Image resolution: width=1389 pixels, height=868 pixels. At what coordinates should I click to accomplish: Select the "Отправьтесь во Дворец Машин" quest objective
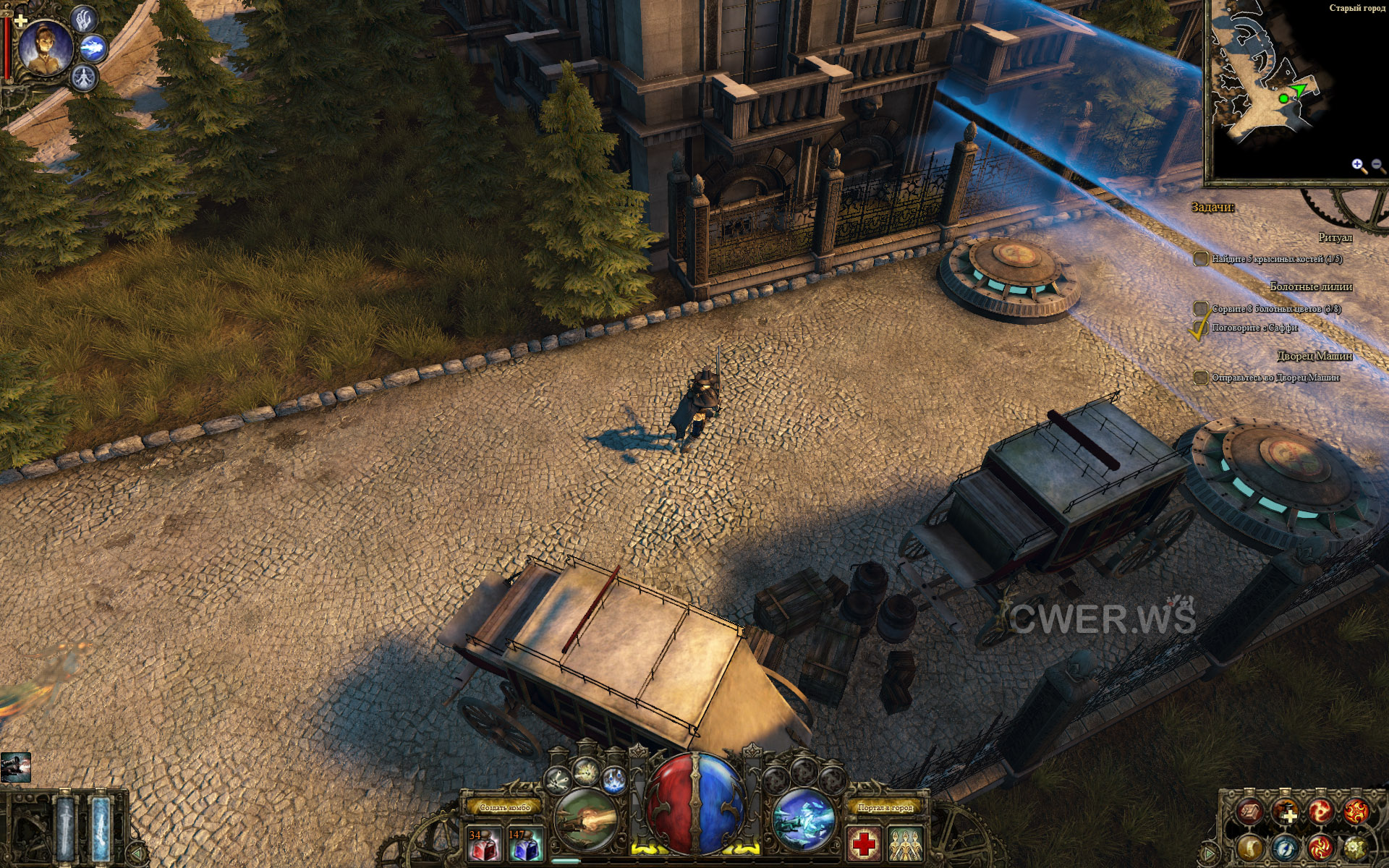click(1275, 378)
